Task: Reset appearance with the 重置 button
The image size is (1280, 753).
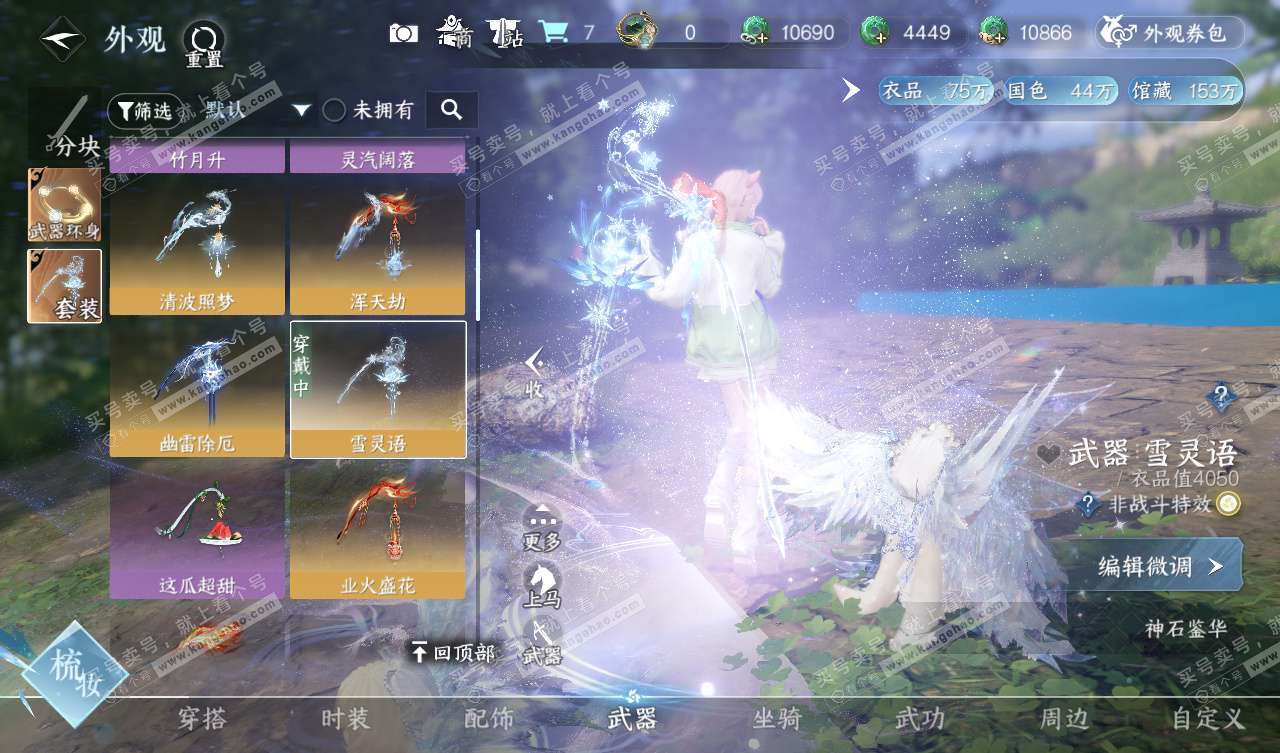Action: coord(204,45)
